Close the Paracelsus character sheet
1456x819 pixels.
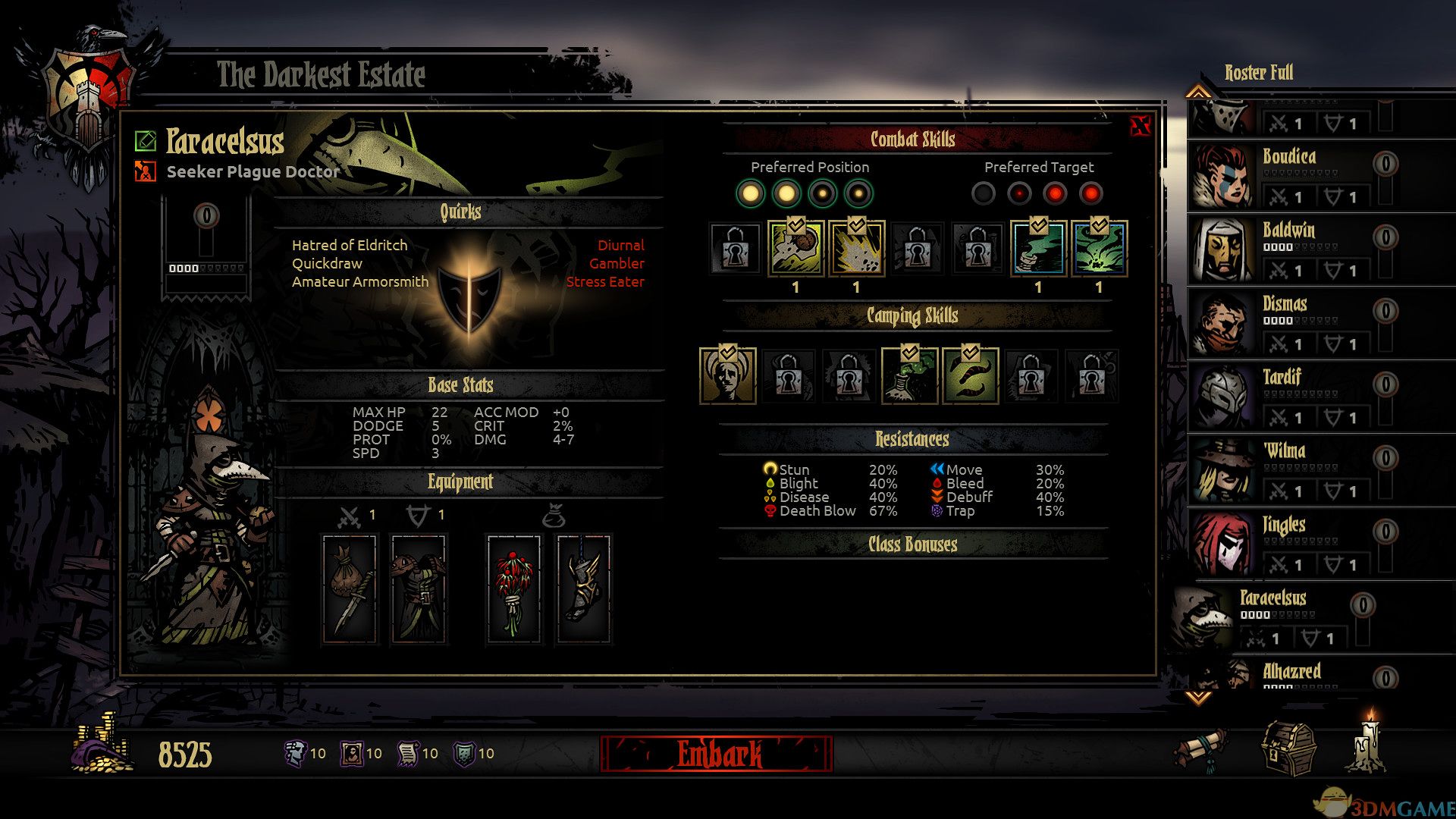1140,127
